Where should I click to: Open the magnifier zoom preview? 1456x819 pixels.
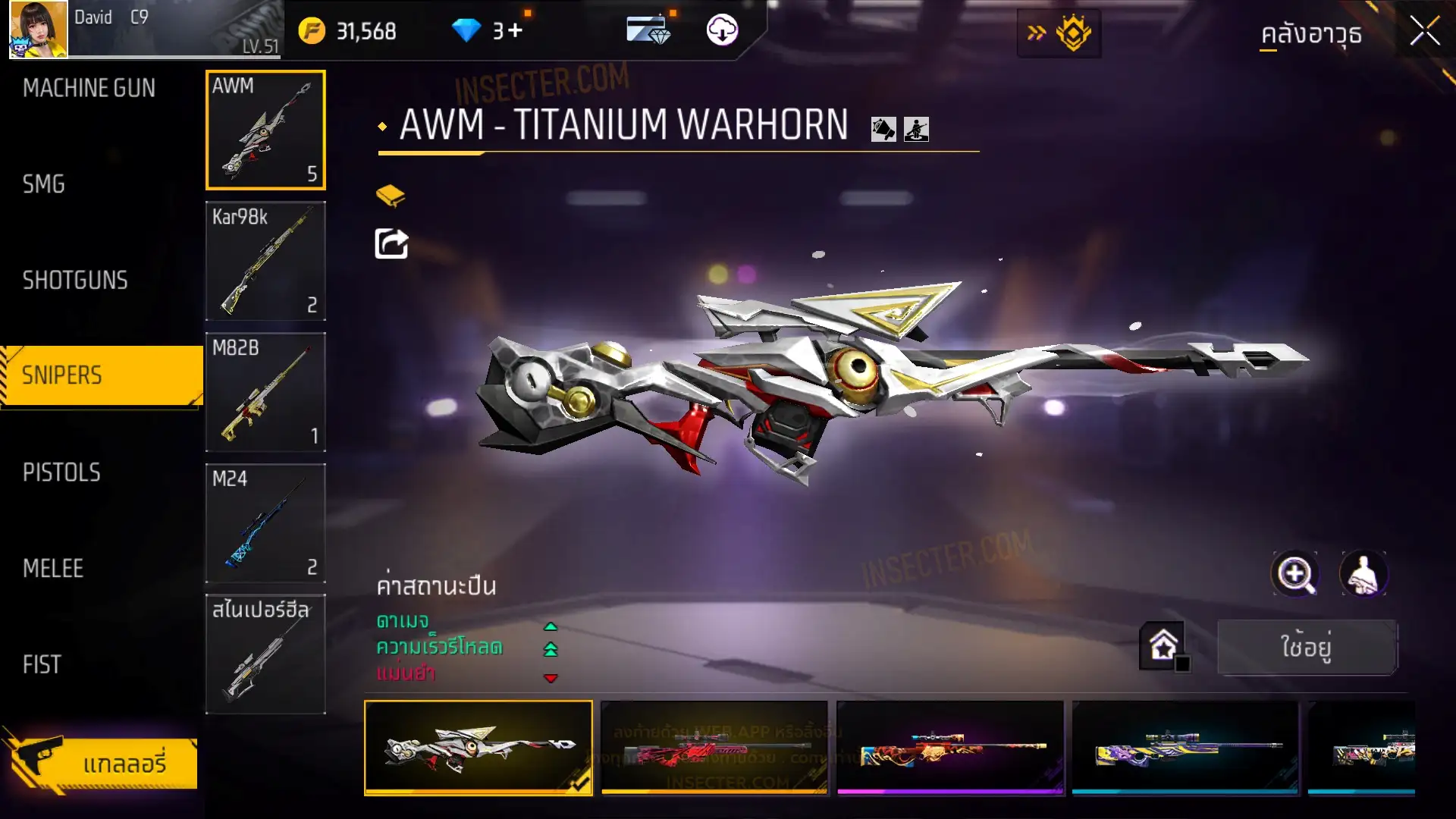pyautogui.click(x=1295, y=574)
